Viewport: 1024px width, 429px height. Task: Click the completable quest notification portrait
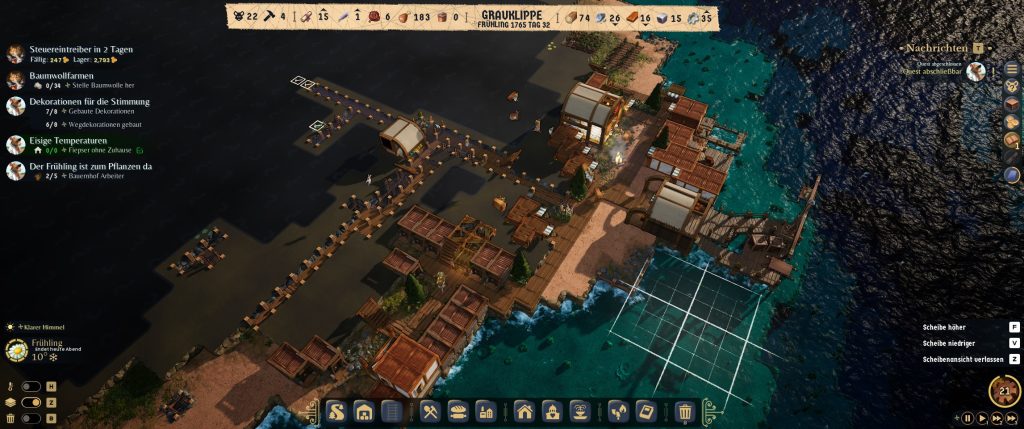pyautogui.click(x=976, y=71)
